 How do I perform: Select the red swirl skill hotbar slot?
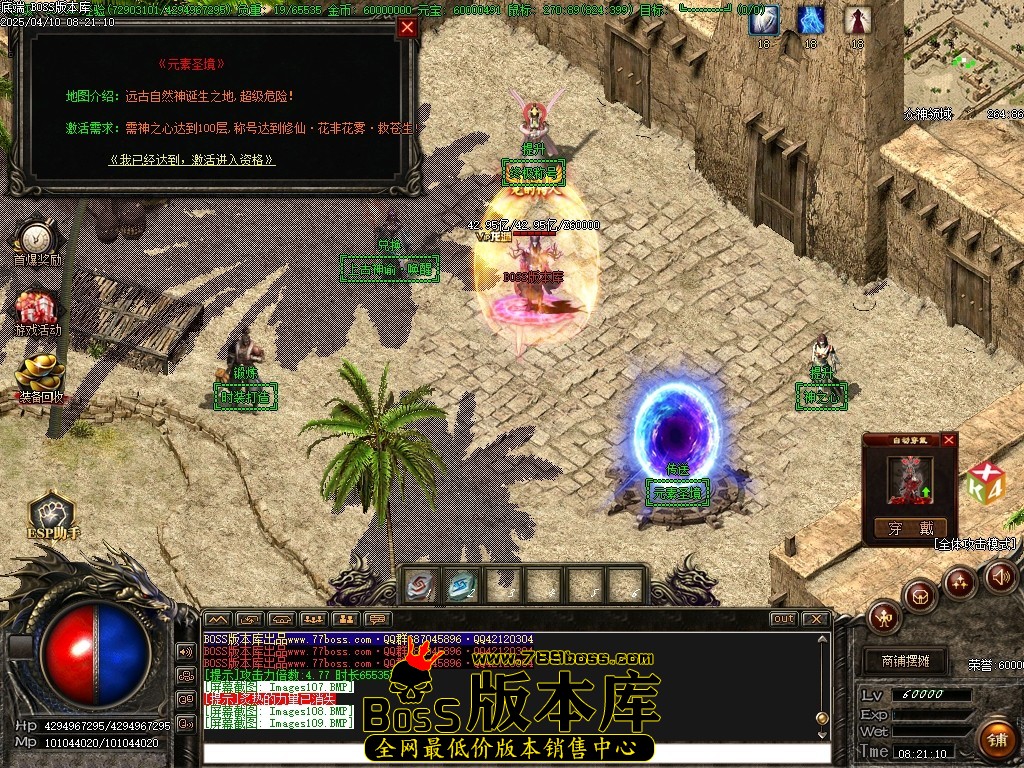420,585
